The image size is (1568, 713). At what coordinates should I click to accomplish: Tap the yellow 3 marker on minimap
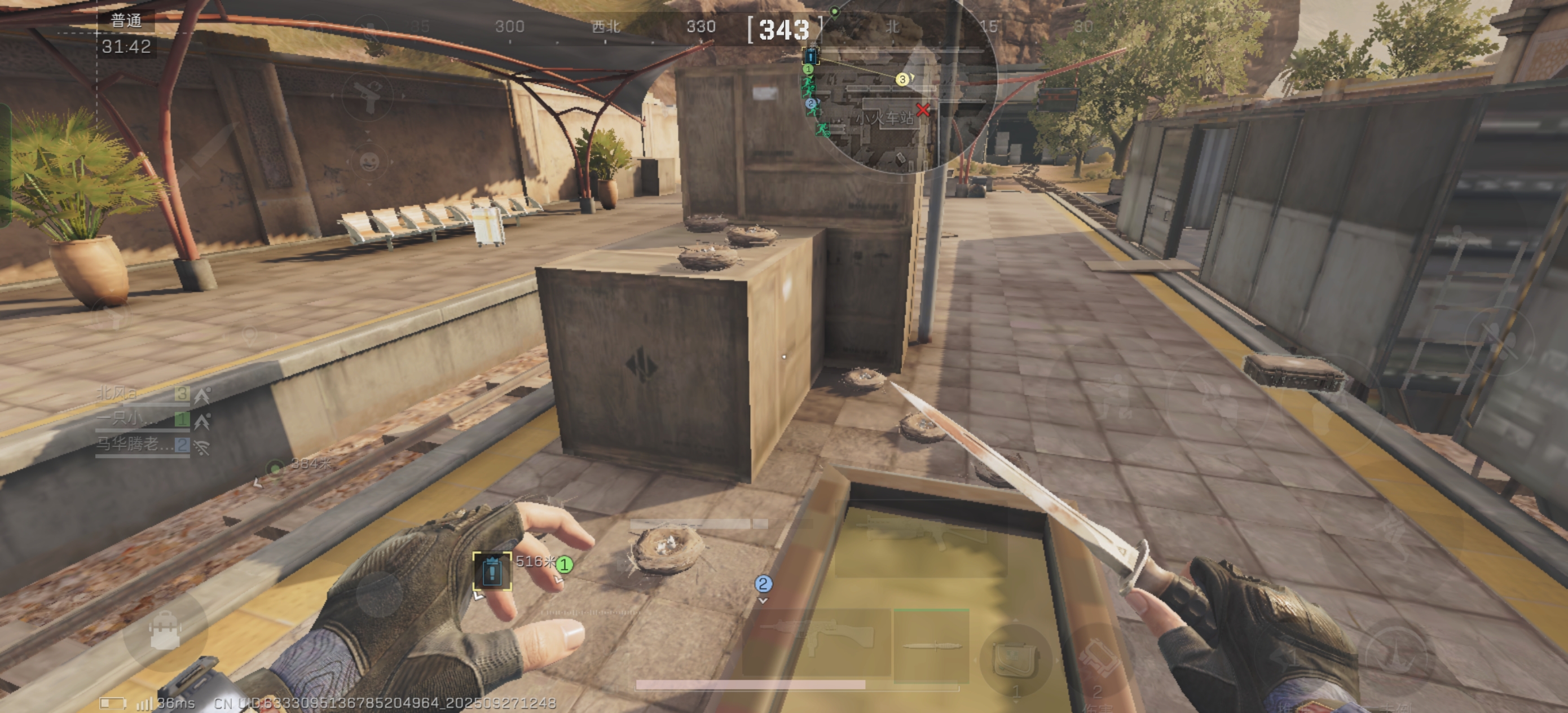902,79
